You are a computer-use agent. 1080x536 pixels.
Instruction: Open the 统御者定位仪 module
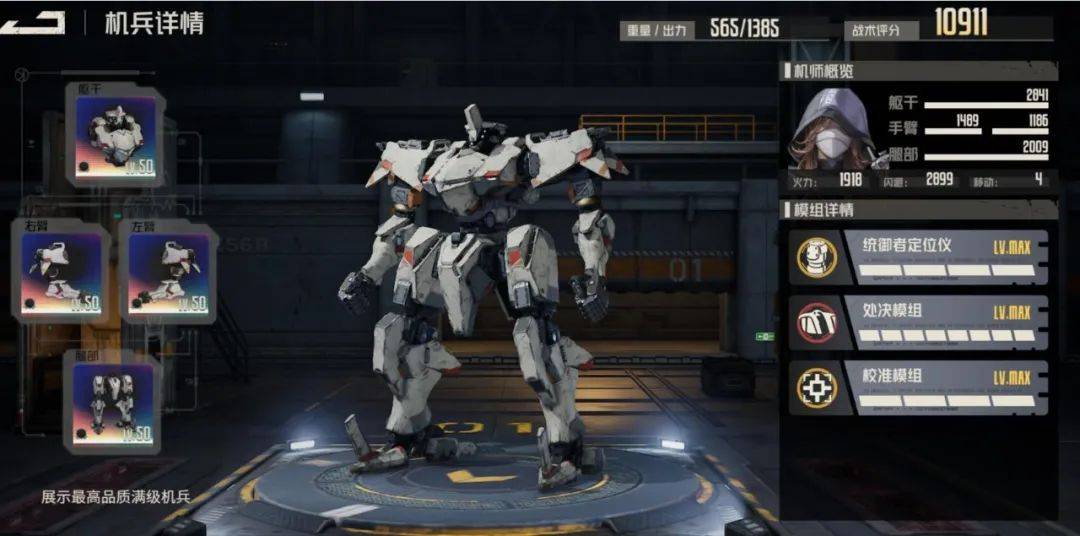[918, 257]
